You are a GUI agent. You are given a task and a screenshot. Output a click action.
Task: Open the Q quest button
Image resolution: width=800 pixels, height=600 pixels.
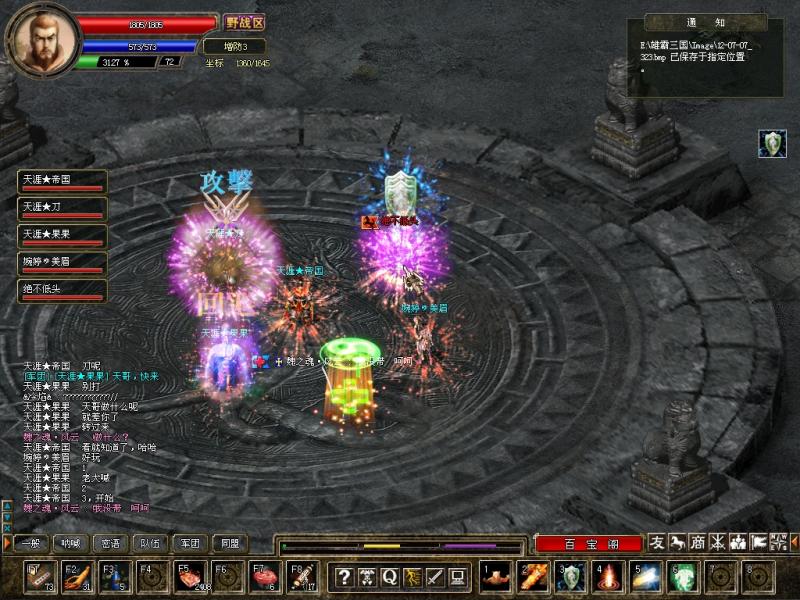click(x=389, y=576)
